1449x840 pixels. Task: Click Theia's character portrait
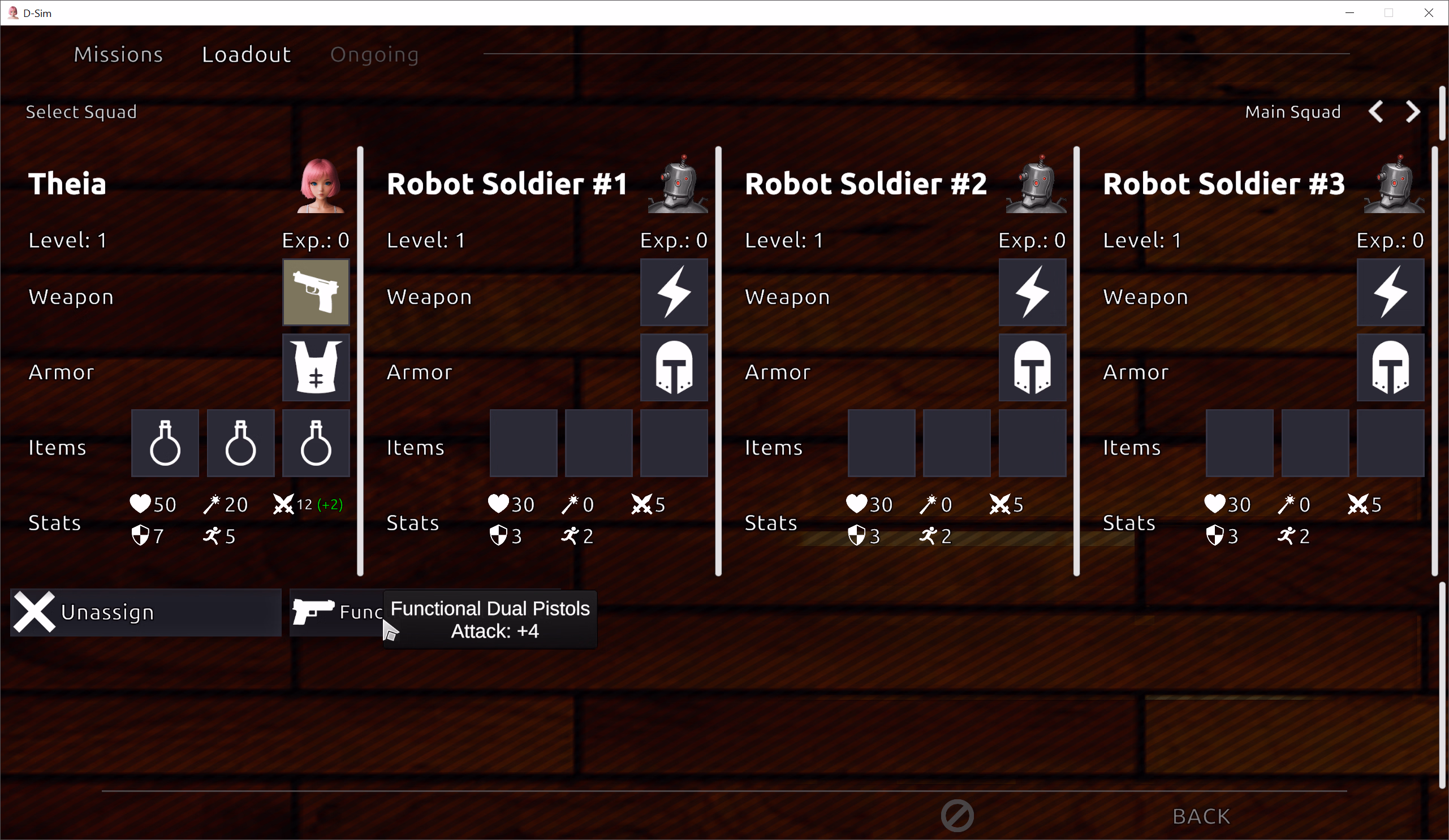pos(321,183)
